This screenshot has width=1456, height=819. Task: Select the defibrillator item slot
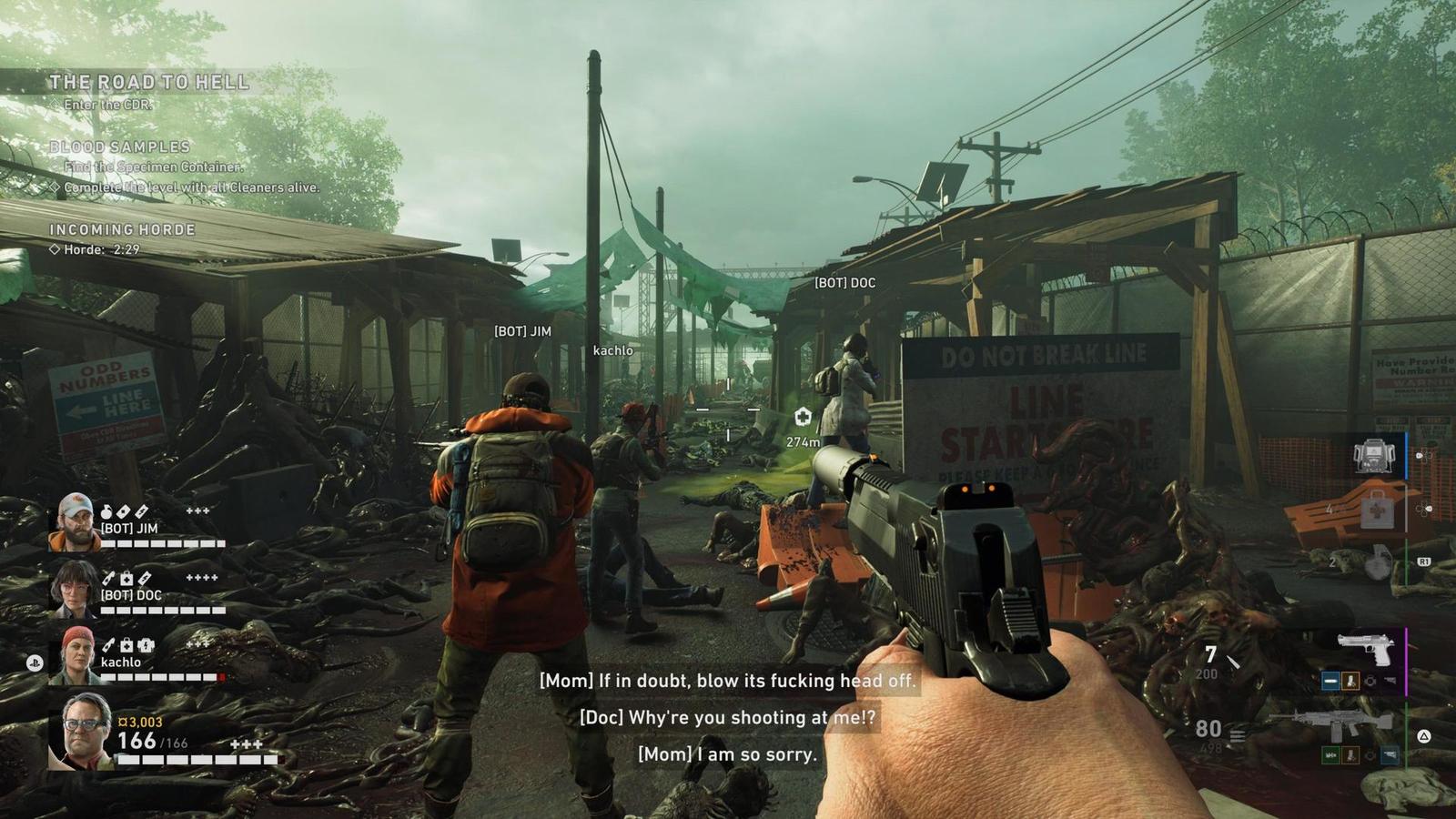coord(1374,455)
